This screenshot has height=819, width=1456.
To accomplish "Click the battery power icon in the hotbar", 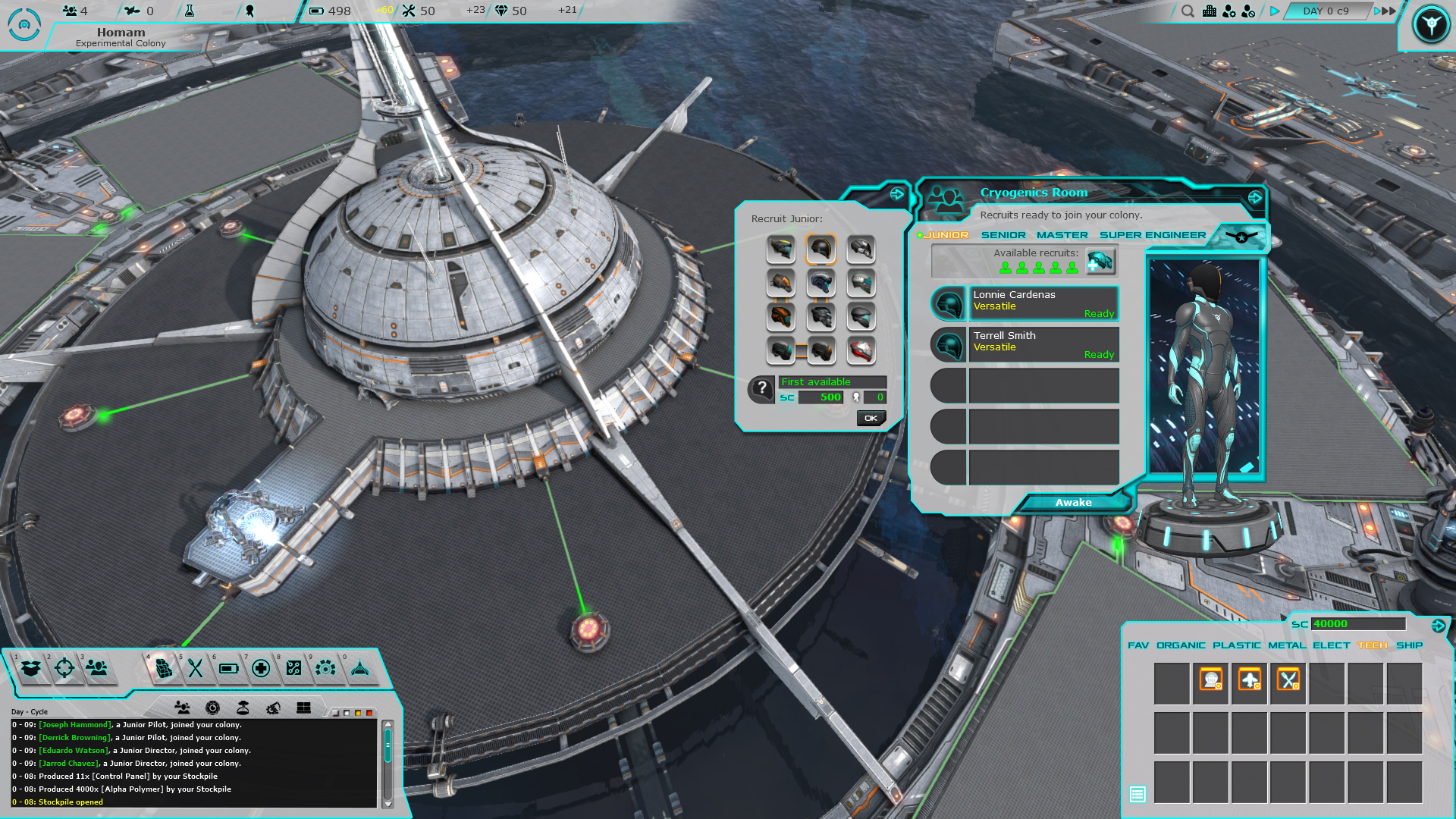I will 230,669.
